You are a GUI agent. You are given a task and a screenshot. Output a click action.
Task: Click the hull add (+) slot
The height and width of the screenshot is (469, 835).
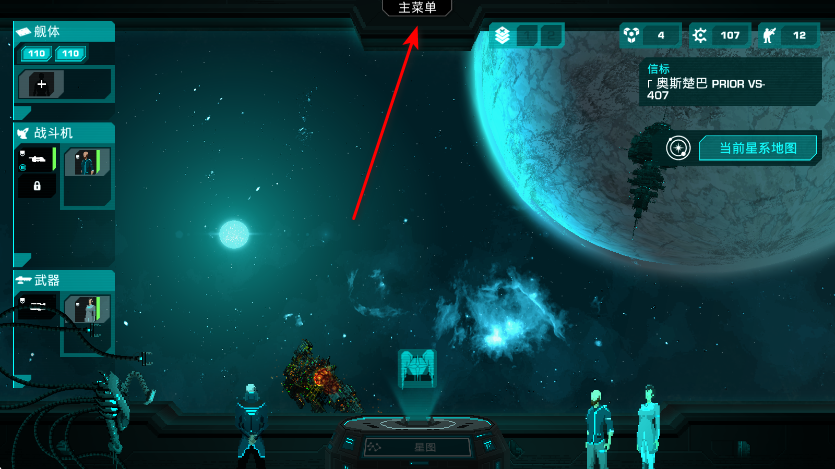click(42, 85)
